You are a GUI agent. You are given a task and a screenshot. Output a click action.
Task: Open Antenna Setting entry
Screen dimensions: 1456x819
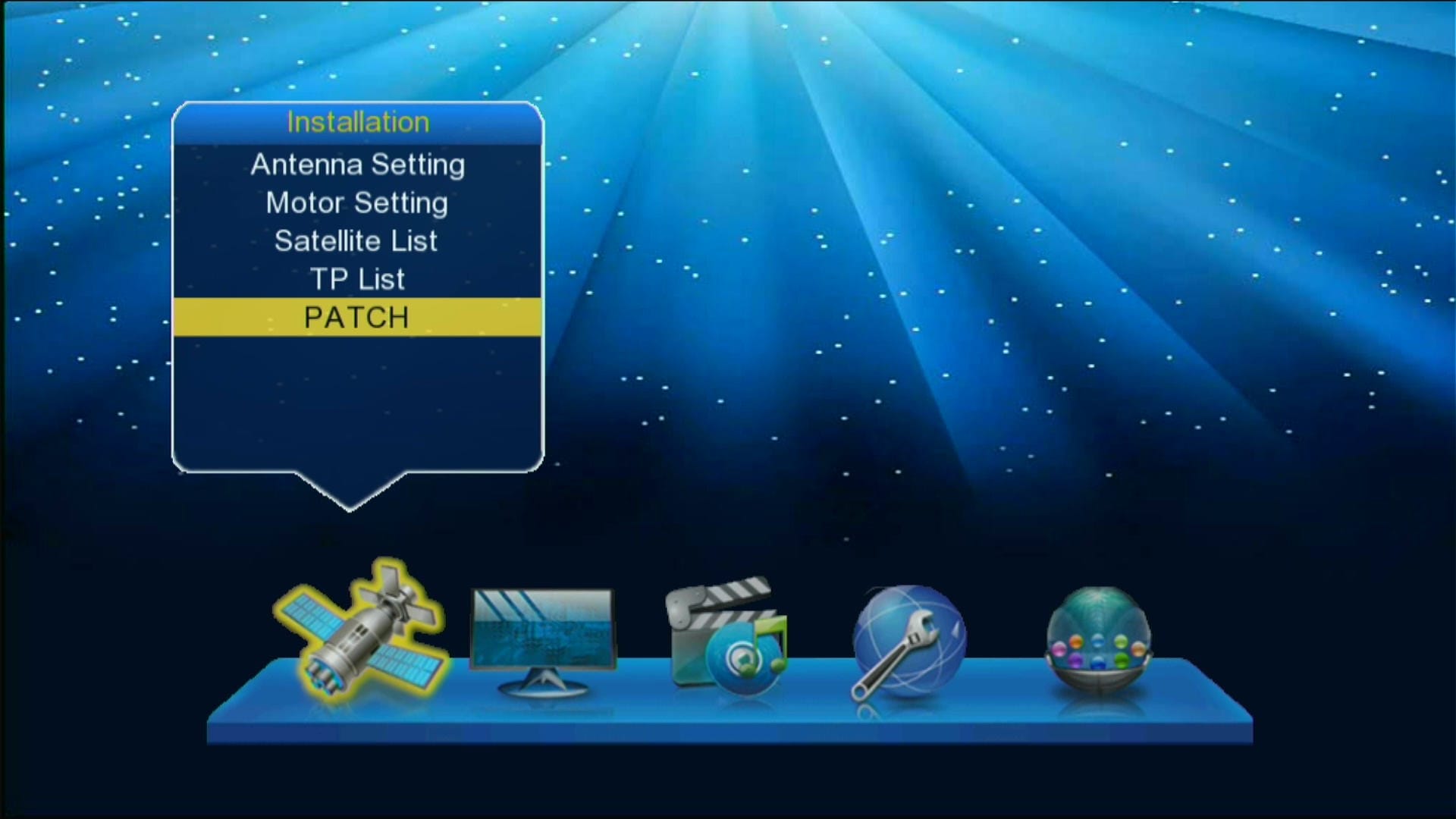click(357, 165)
